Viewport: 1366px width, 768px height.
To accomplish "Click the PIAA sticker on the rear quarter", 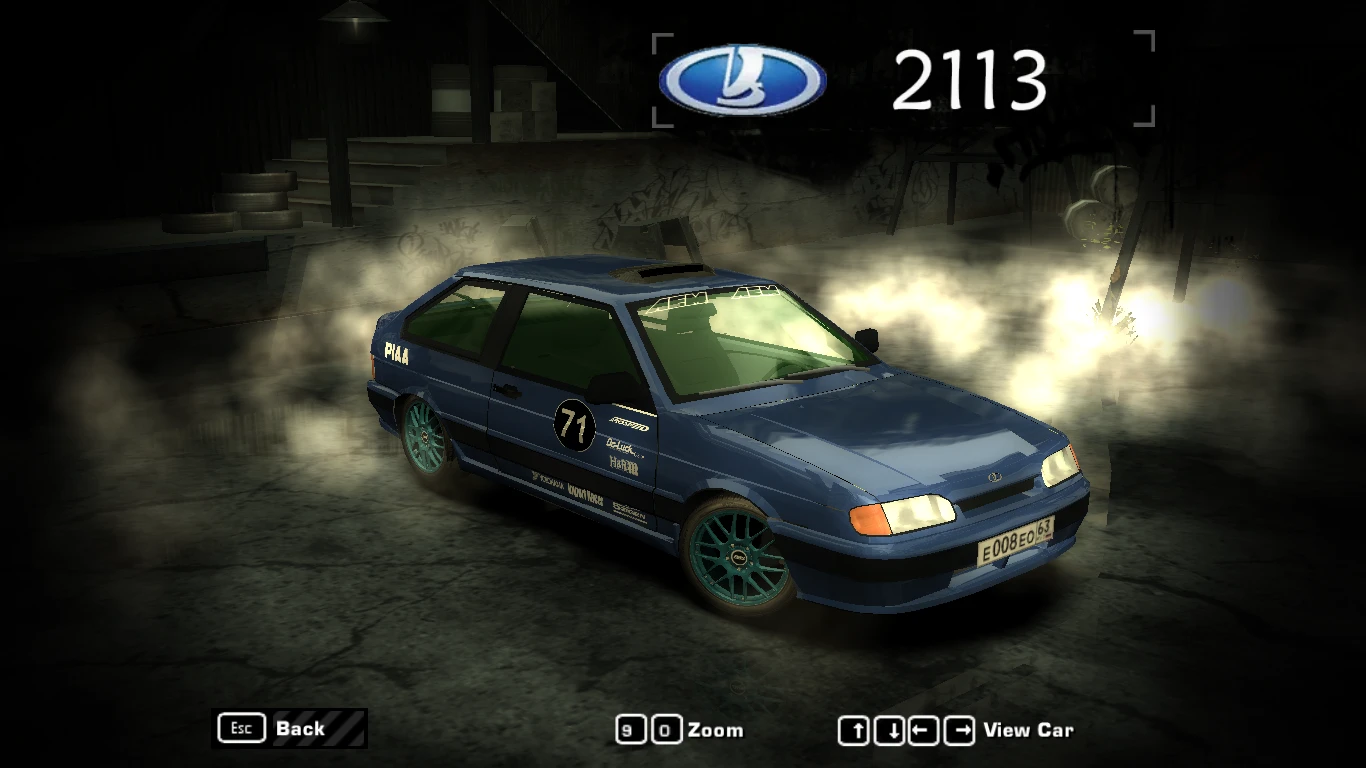I will tap(394, 355).
